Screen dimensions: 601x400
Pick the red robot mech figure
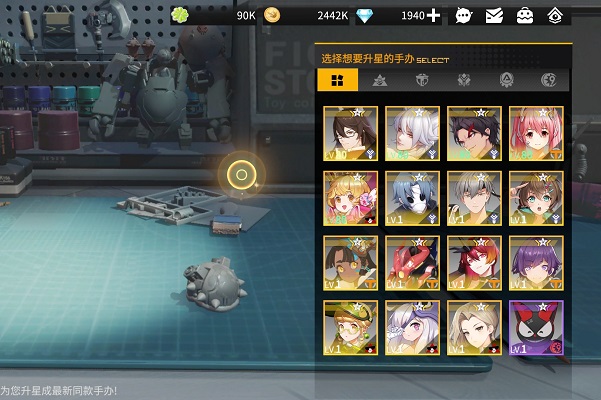413,263
